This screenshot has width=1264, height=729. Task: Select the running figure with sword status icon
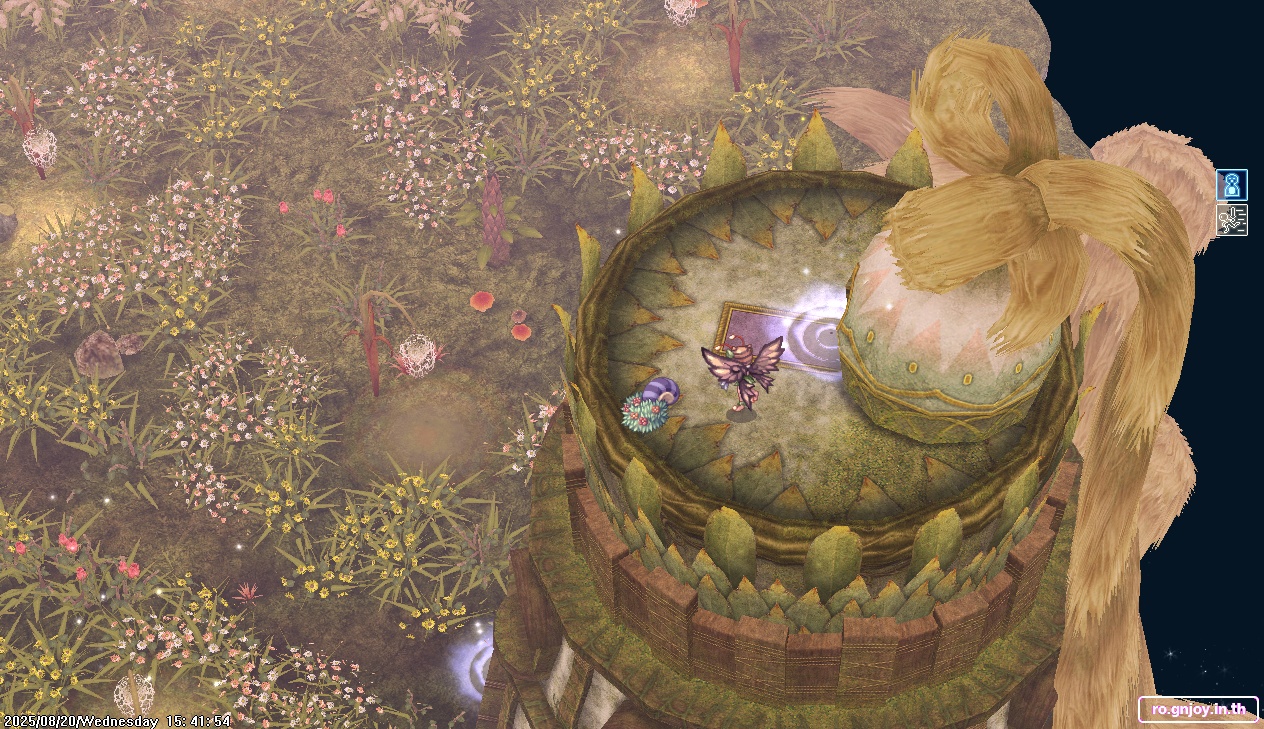[1231, 220]
